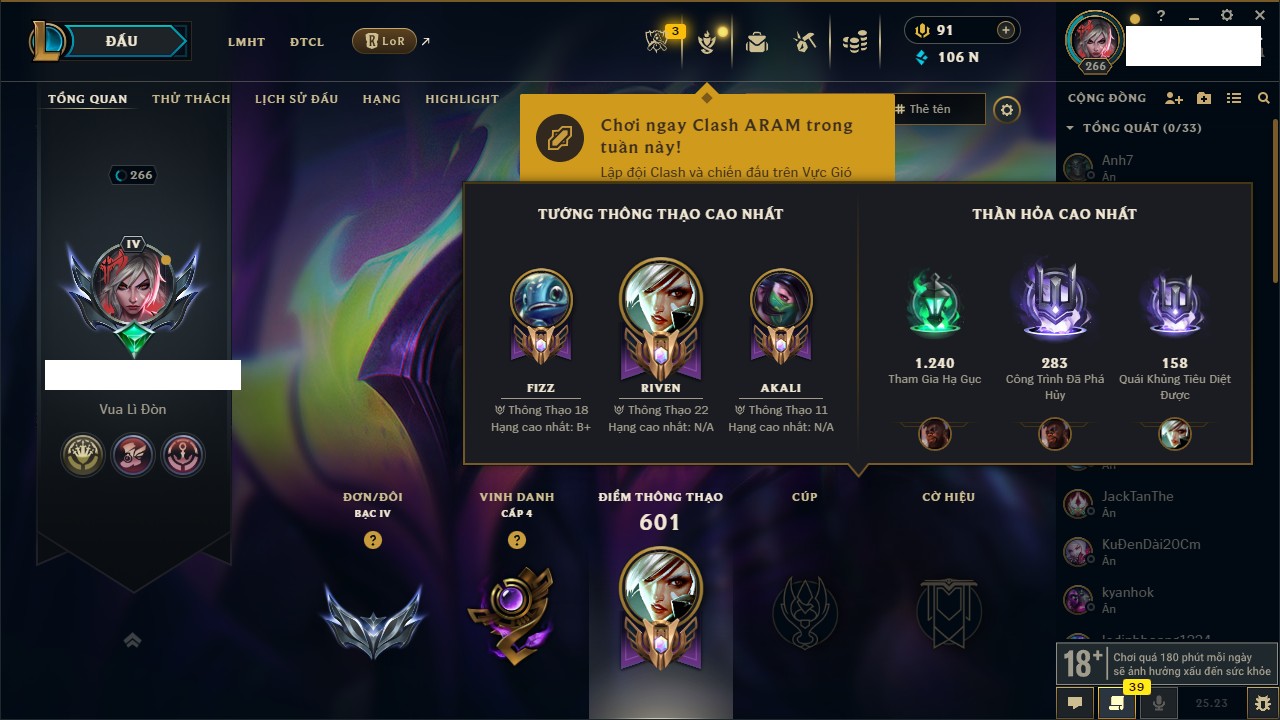Open the LỊCH SỬ ĐẤU tab
1280x720 pixels.
point(296,99)
